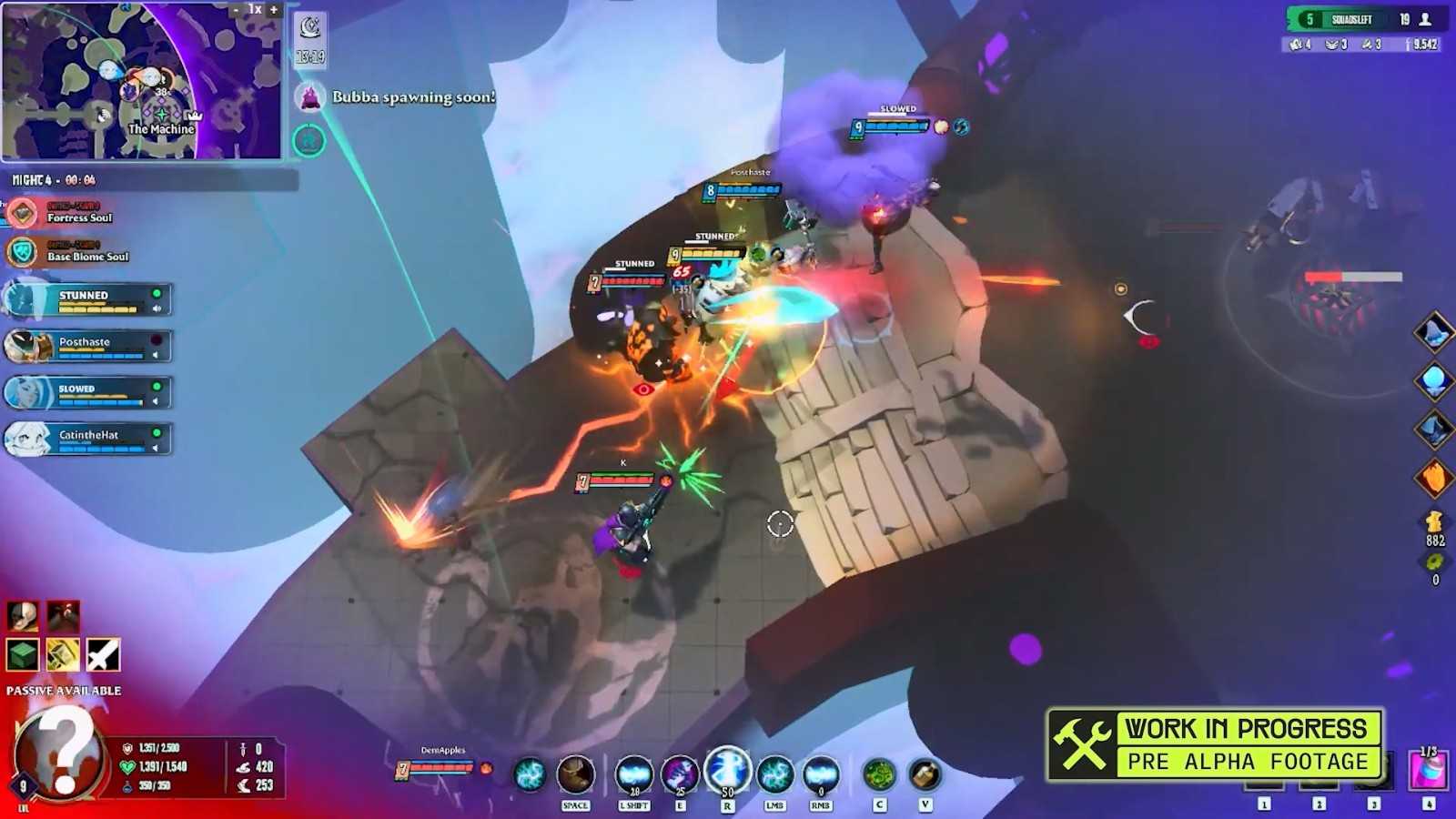Zoom in the minimap with the plus button

tap(273, 10)
